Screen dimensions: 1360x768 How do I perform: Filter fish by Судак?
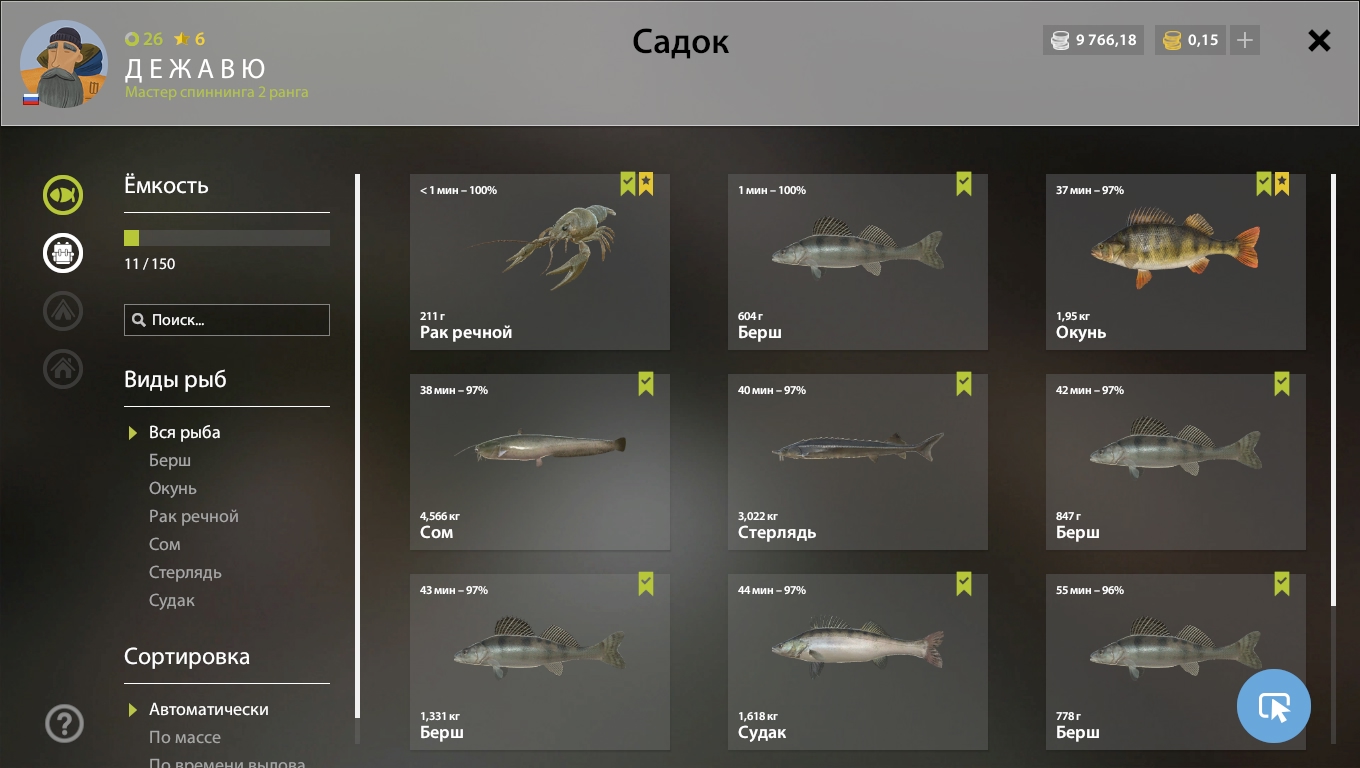pyautogui.click(x=172, y=600)
